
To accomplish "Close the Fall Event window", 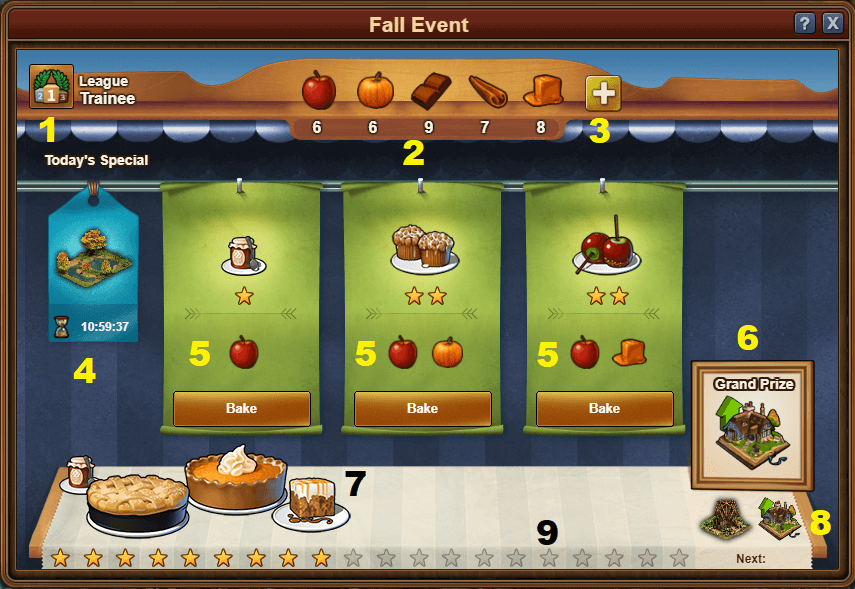I will 832,24.
